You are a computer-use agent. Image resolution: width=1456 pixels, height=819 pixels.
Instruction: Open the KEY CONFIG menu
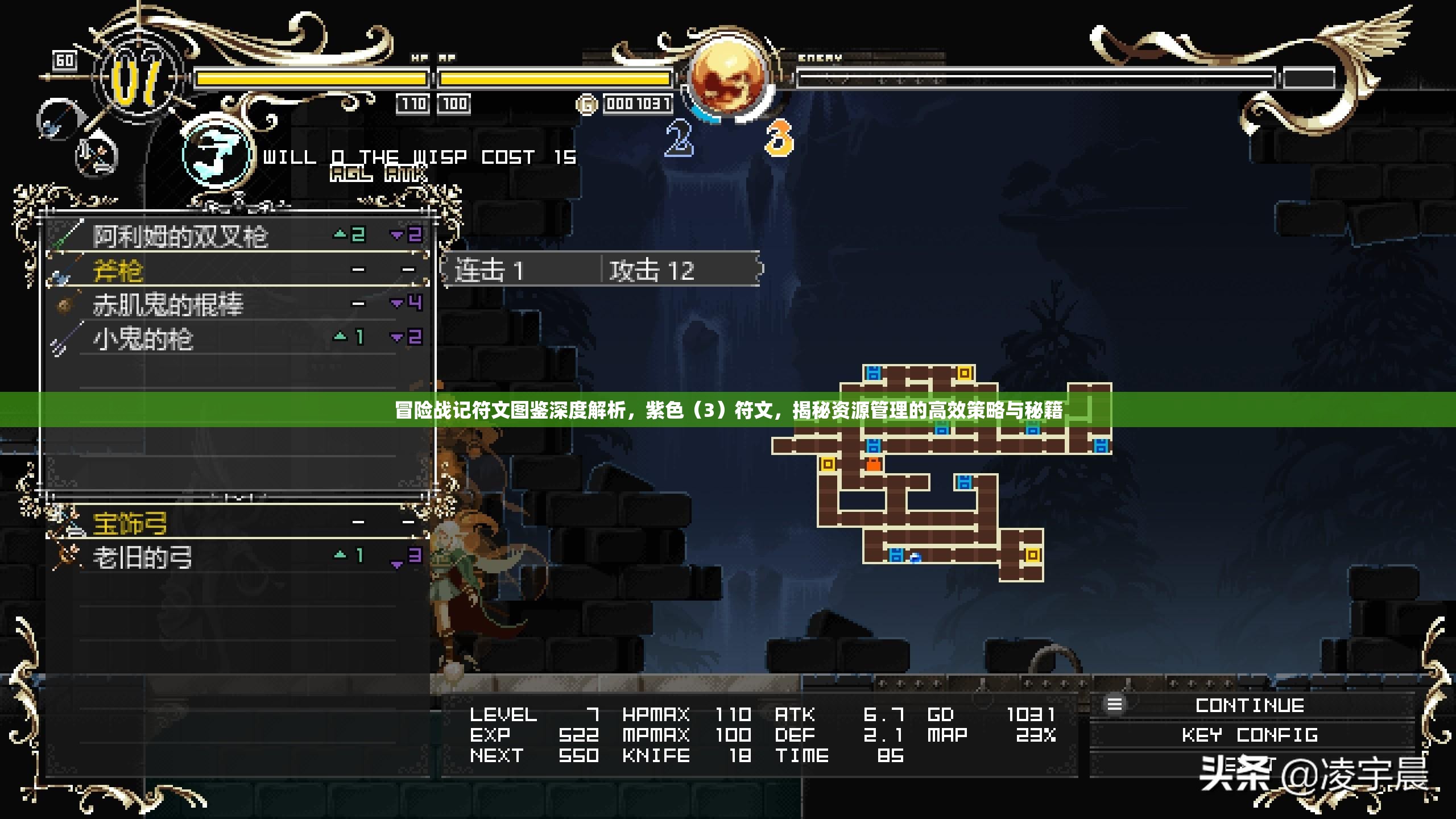1250,735
